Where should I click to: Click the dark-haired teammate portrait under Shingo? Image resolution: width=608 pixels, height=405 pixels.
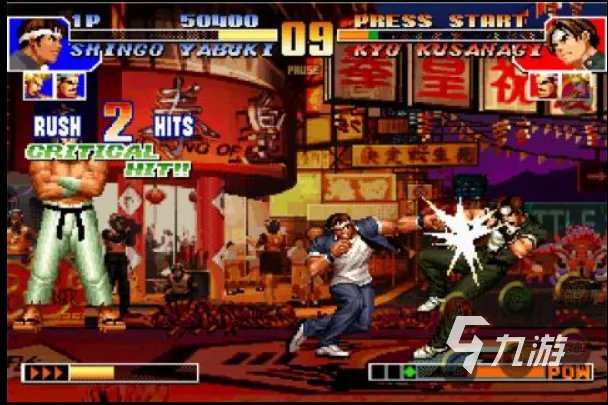click(70, 86)
